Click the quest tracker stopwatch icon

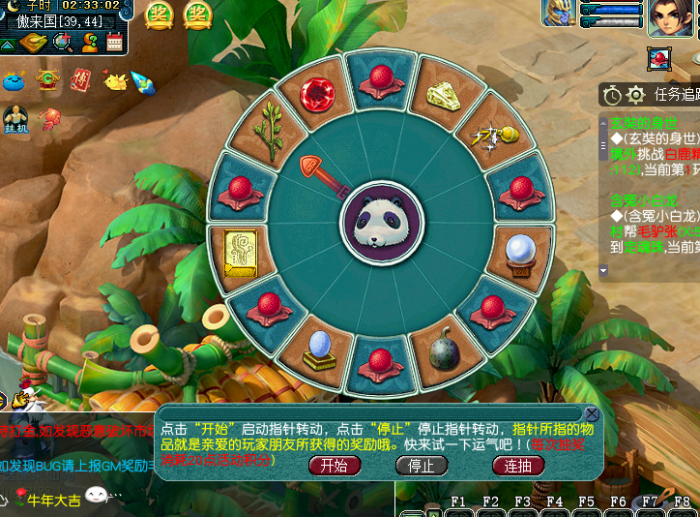[x=612, y=95]
